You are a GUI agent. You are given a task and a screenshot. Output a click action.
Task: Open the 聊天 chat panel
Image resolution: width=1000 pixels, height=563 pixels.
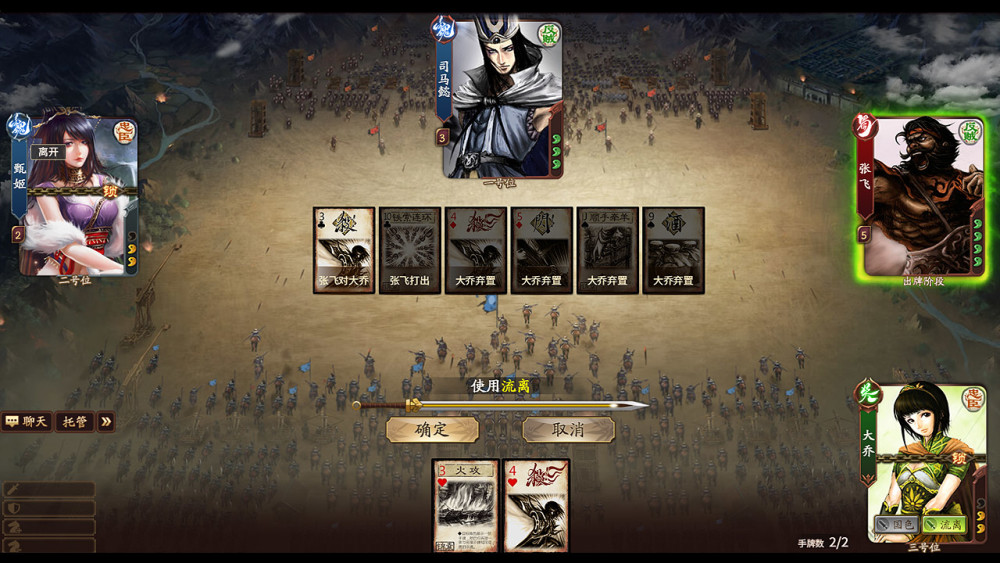pos(27,422)
